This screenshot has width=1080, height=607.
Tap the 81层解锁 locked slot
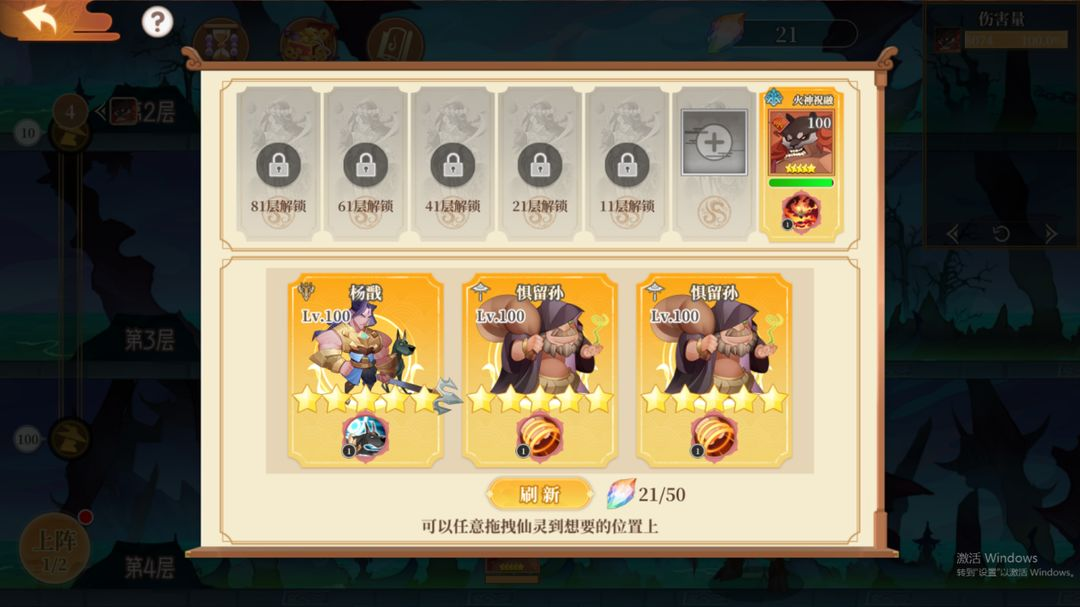point(278,165)
